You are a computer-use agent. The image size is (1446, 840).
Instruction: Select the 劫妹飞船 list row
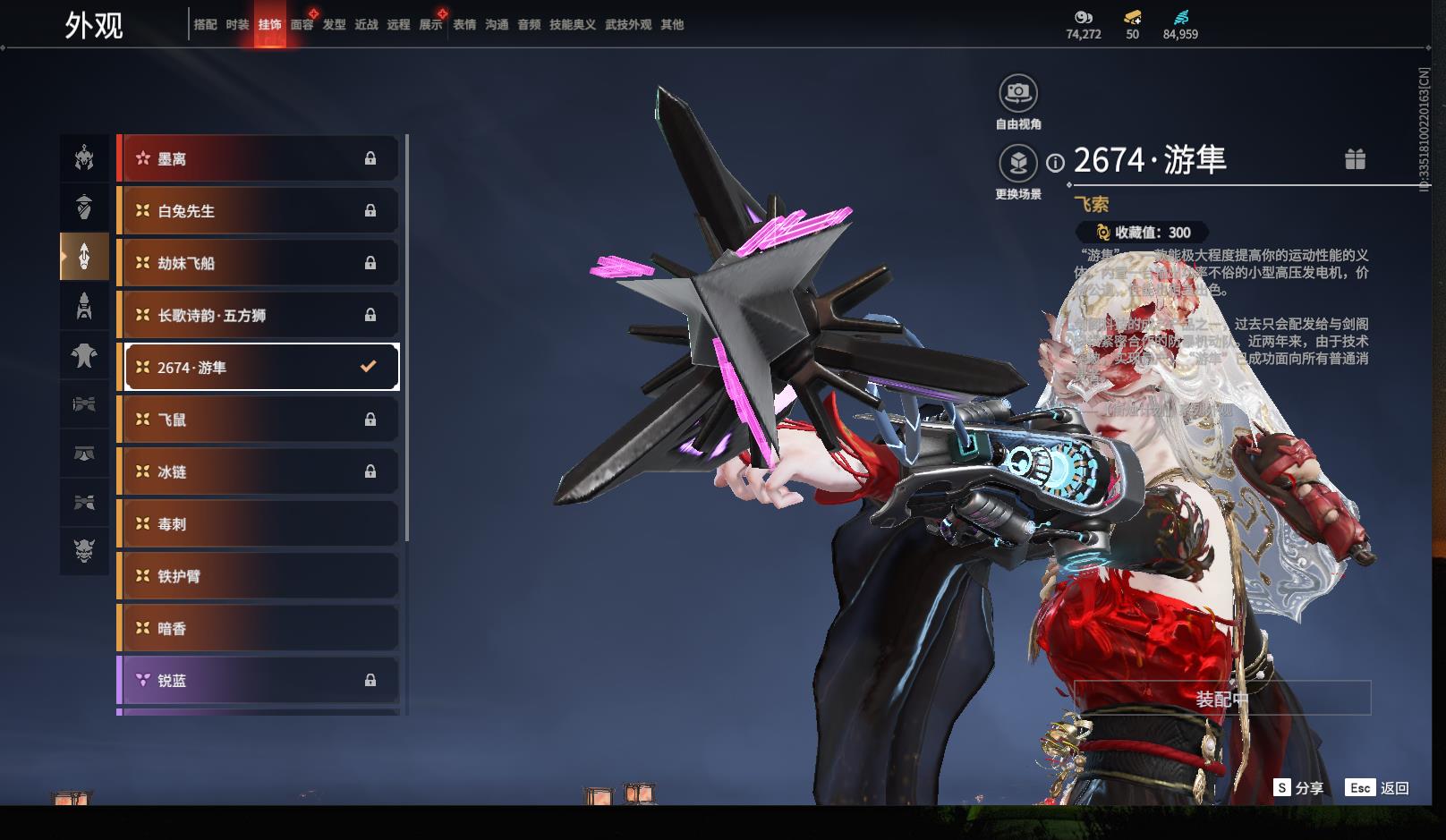pos(259,263)
